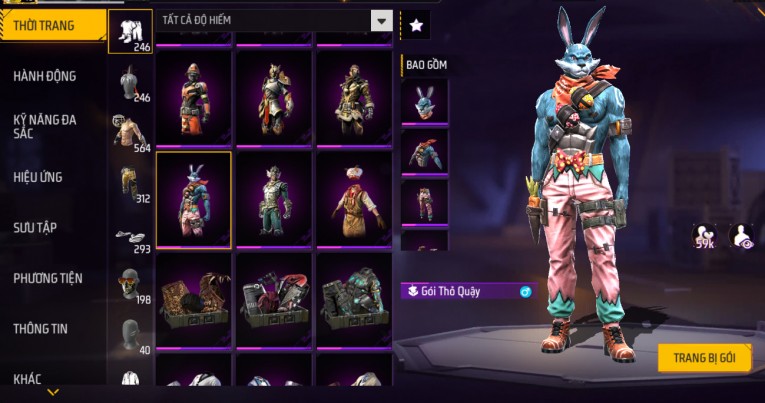
Task: Go to the SƯU TẬP collection tab
Action: pos(35,228)
